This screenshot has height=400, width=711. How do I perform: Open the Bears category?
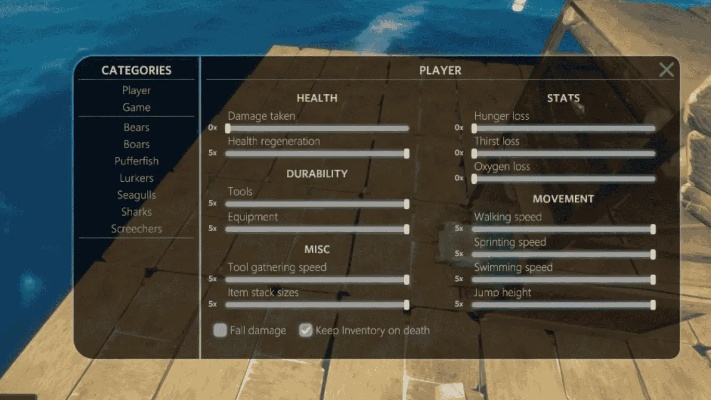pos(136,128)
